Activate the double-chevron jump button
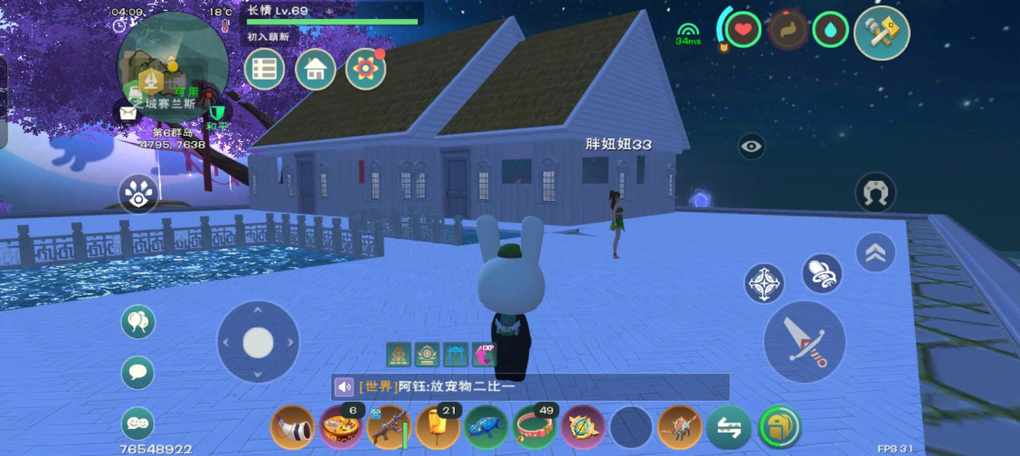Screen dimensions: 1020x456 [875, 253]
